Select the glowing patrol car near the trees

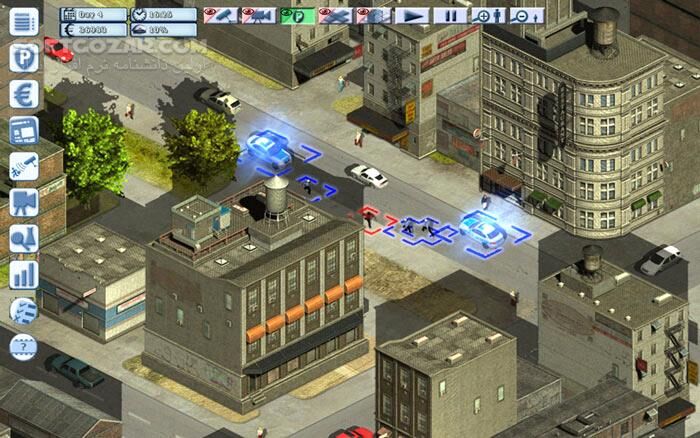pos(270,148)
